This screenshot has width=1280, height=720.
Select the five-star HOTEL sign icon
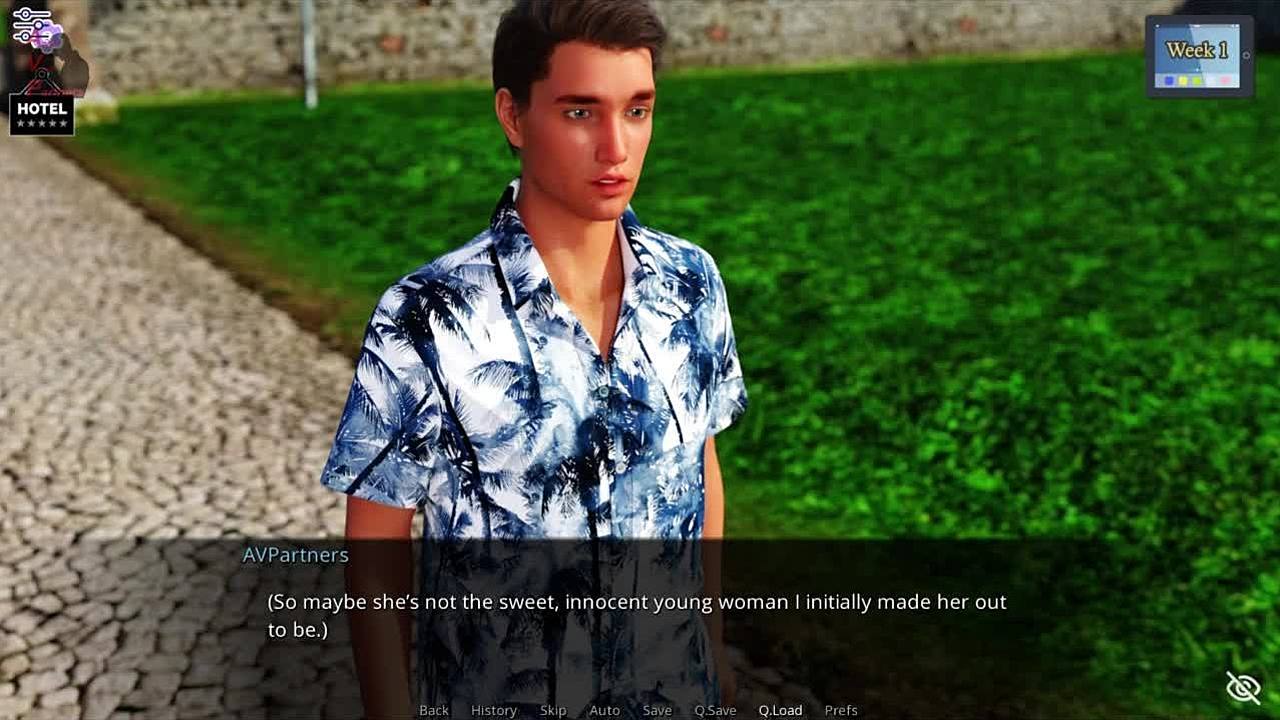click(x=42, y=114)
